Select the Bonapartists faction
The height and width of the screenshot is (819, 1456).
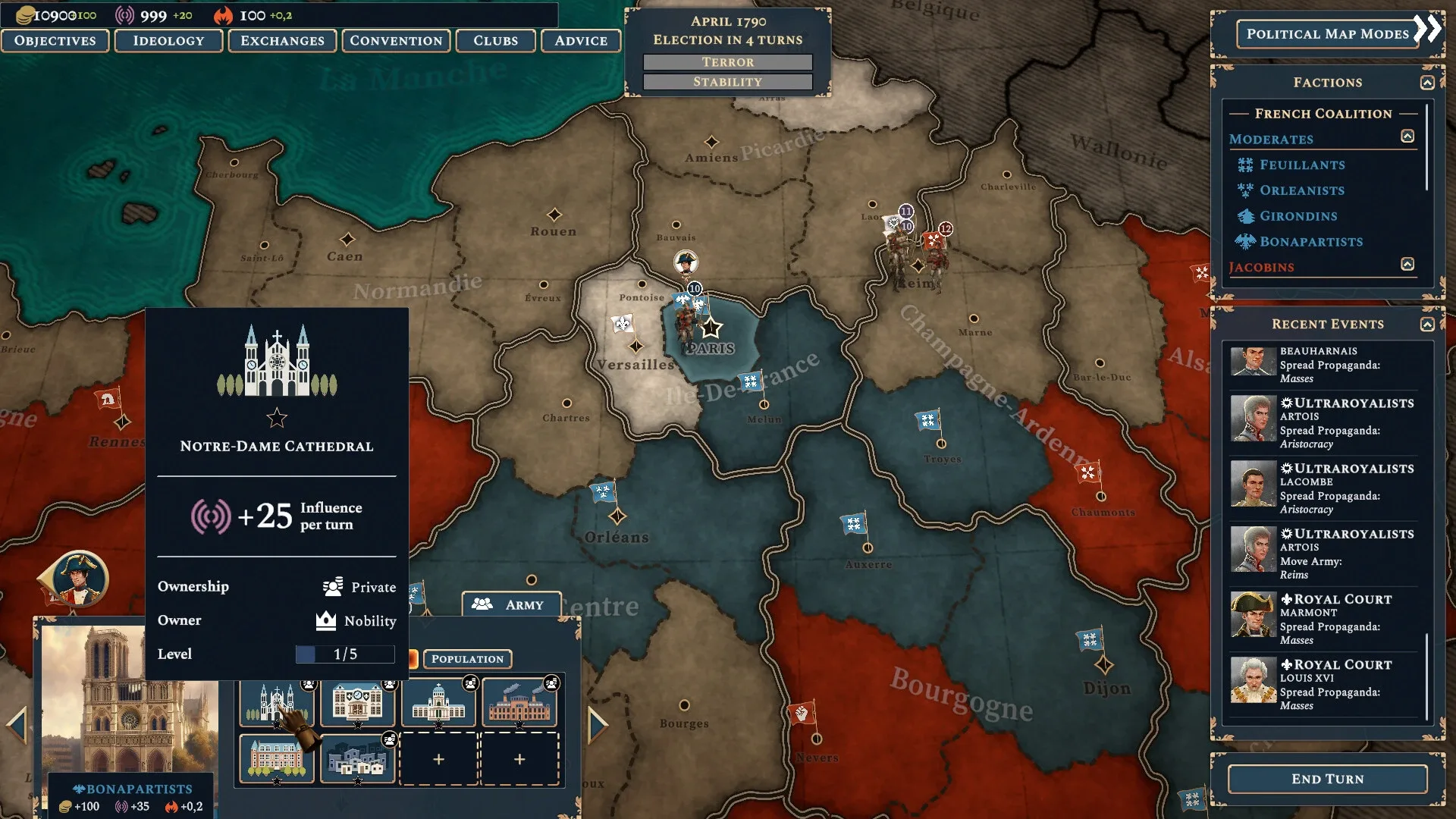coord(1310,243)
